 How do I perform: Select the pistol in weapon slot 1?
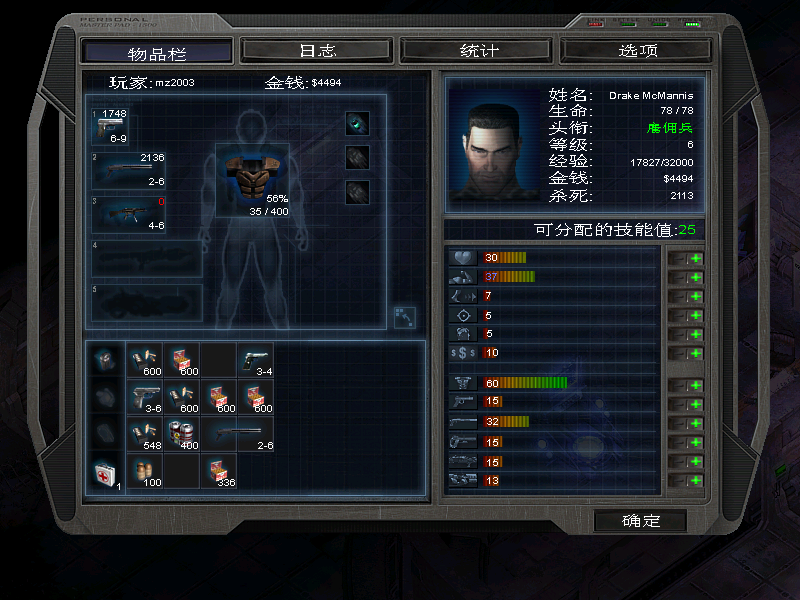tap(110, 126)
